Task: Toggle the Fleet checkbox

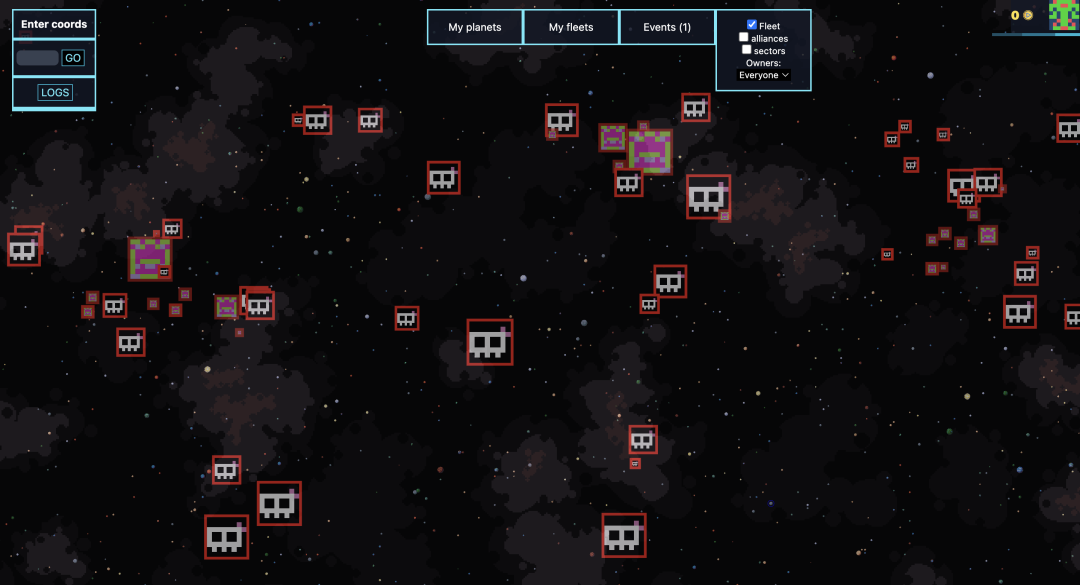Action: pyautogui.click(x=752, y=25)
